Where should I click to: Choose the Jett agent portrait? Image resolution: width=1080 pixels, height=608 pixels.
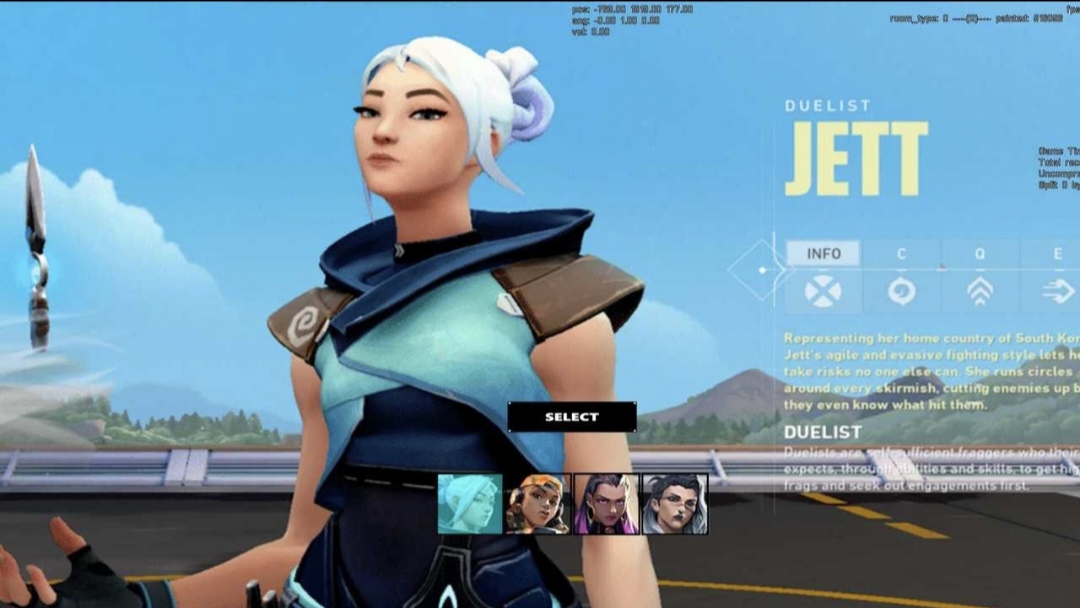(x=470, y=504)
